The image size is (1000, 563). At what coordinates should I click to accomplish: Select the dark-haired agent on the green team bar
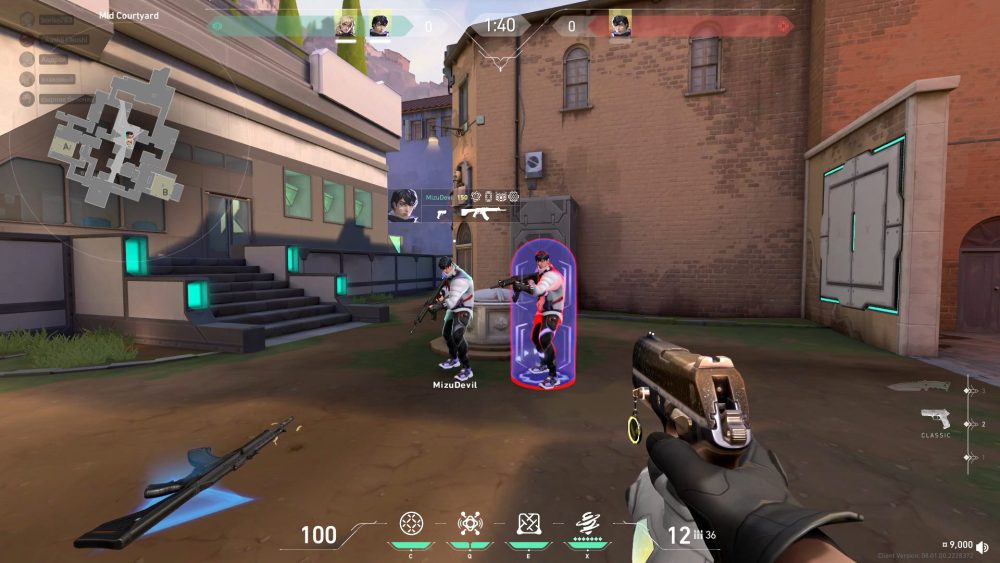tap(380, 26)
